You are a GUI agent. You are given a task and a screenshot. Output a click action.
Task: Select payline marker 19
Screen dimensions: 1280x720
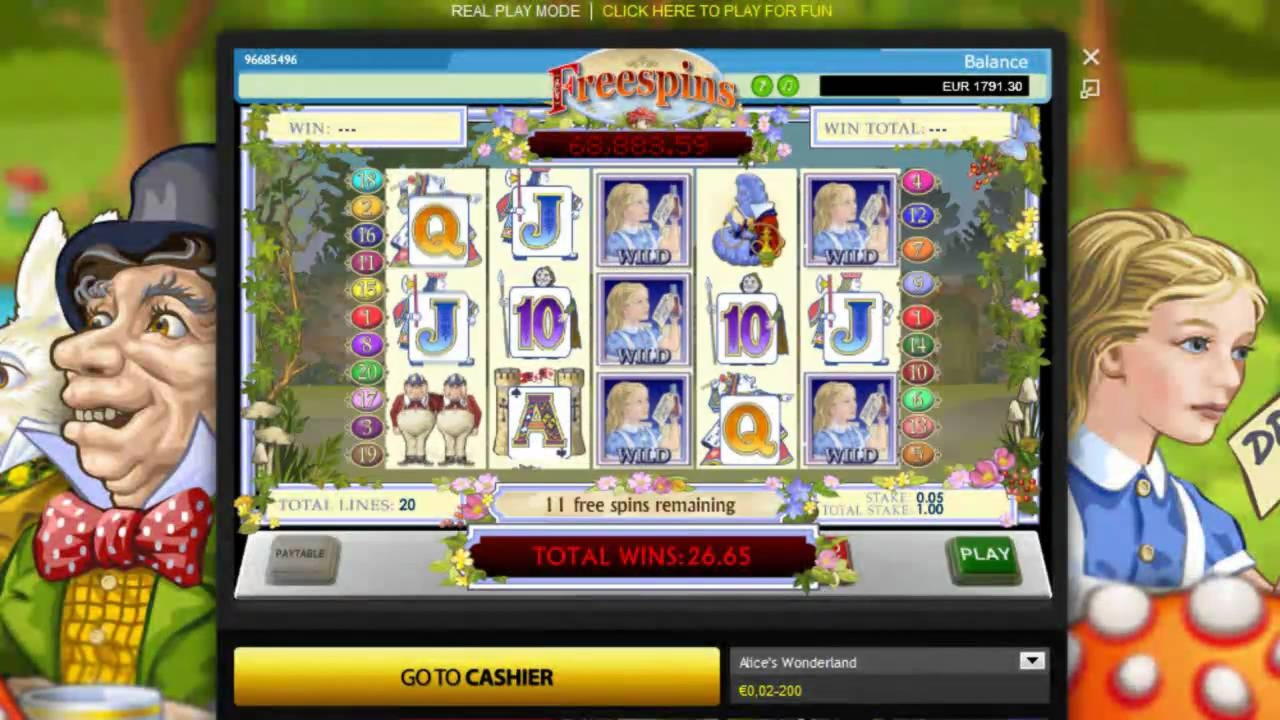point(367,455)
